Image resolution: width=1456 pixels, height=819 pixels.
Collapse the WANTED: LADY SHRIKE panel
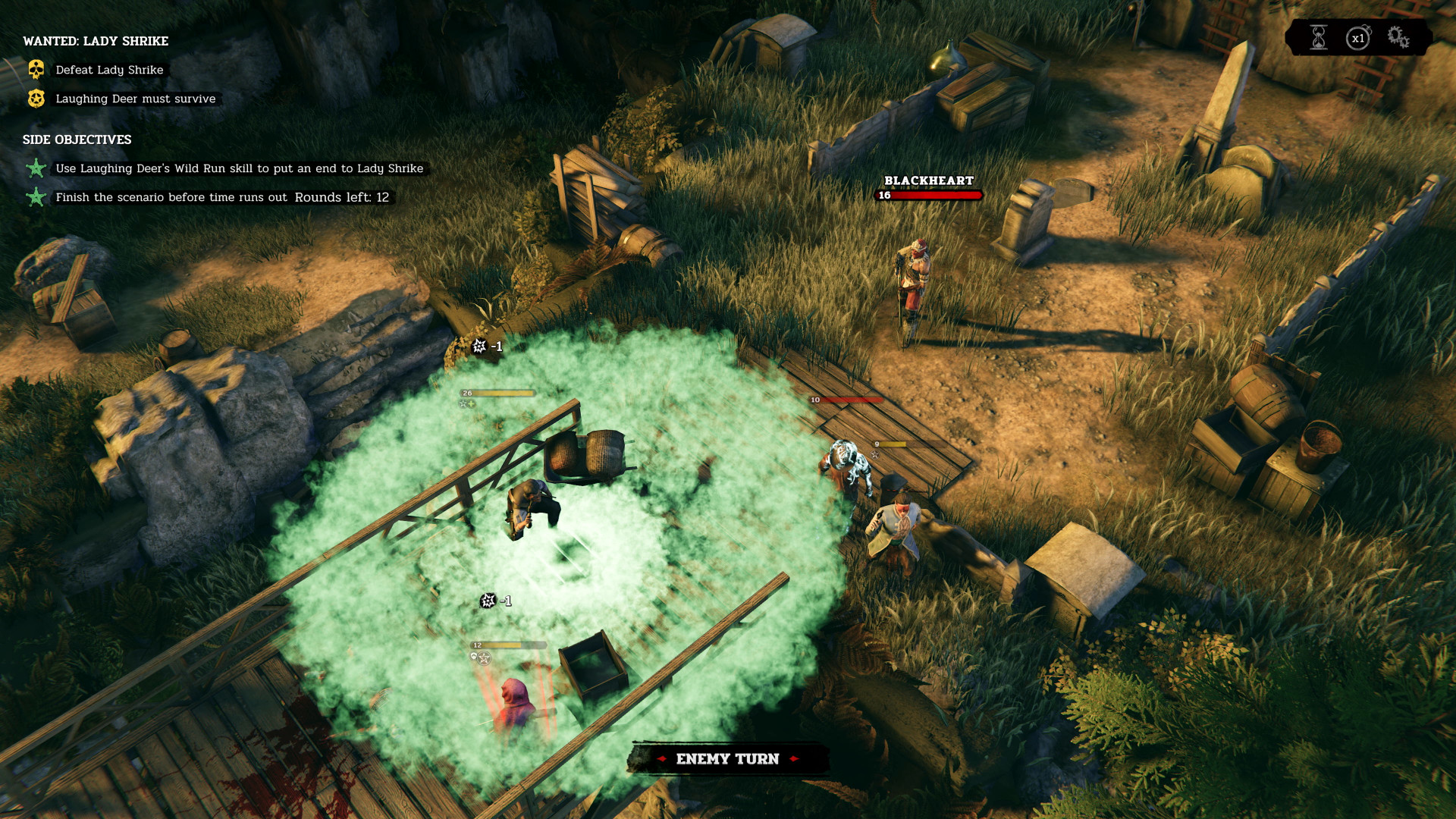pyautogui.click(x=95, y=42)
